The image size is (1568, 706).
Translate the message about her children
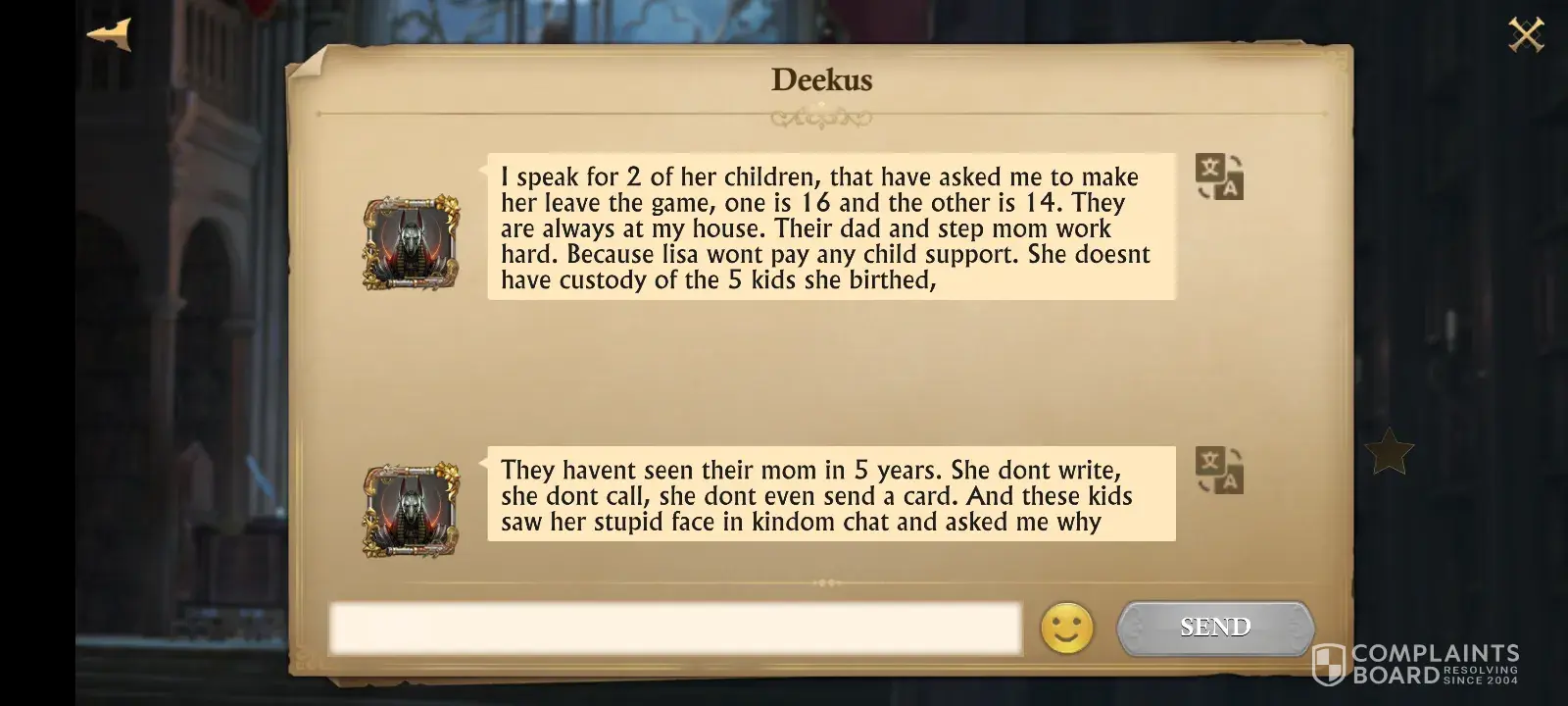pyautogui.click(x=1219, y=176)
